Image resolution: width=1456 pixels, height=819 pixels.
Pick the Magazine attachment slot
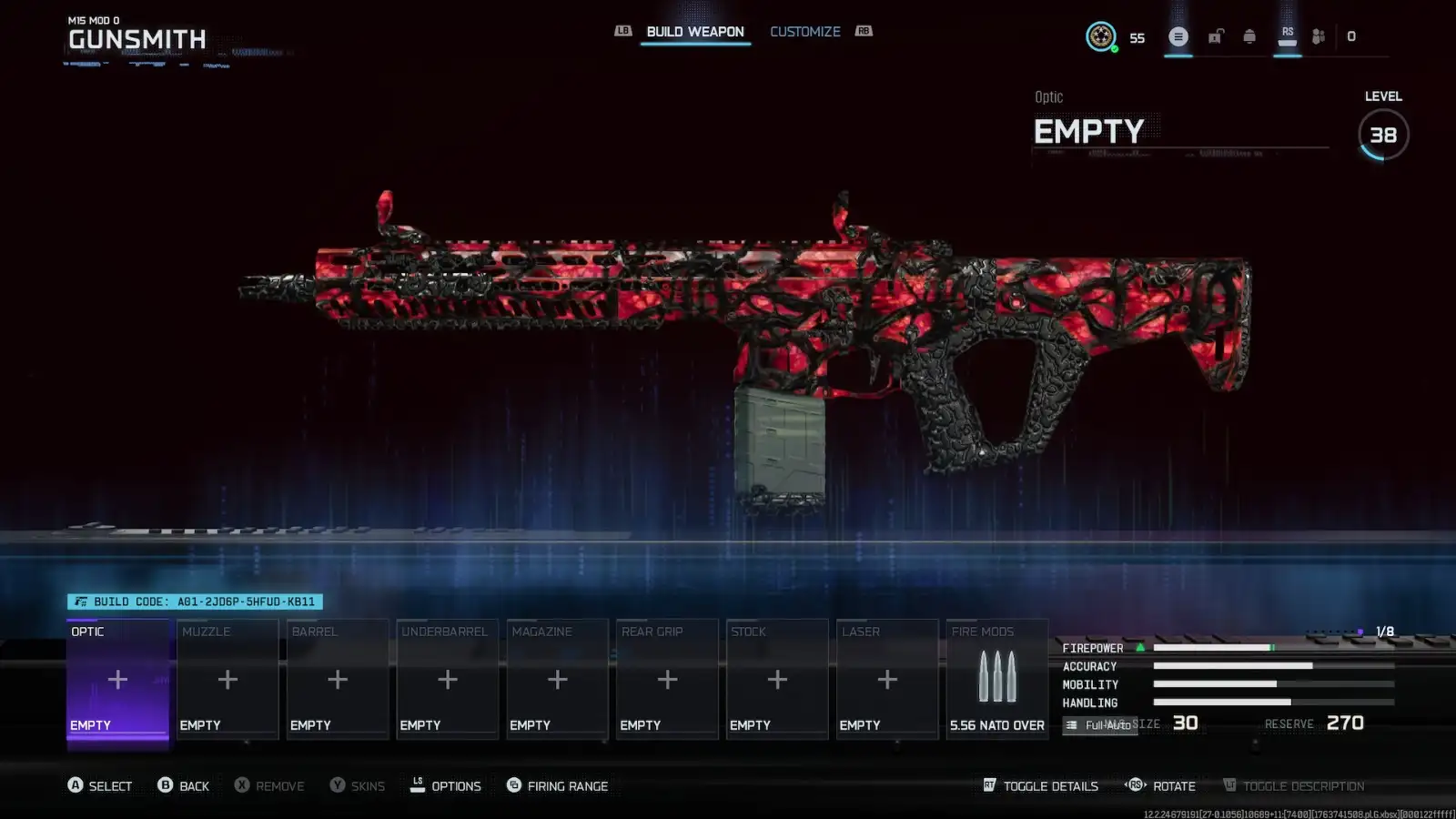coord(557,680)
